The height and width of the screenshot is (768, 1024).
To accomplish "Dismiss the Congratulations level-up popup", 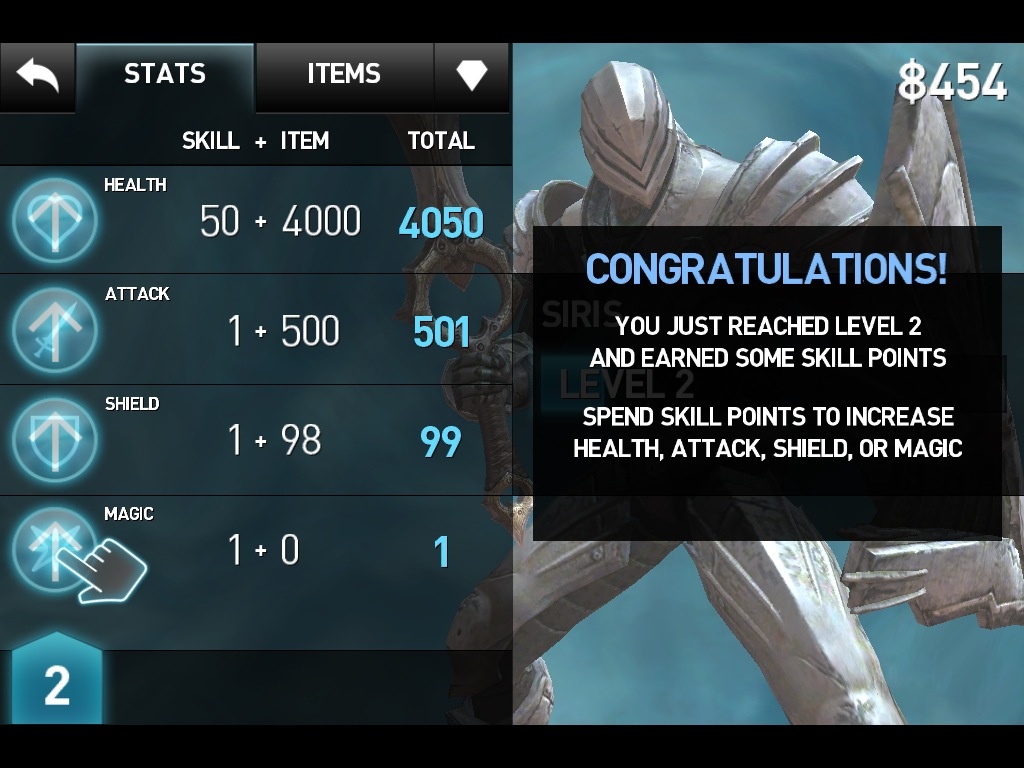I will [x=767, y=383].
